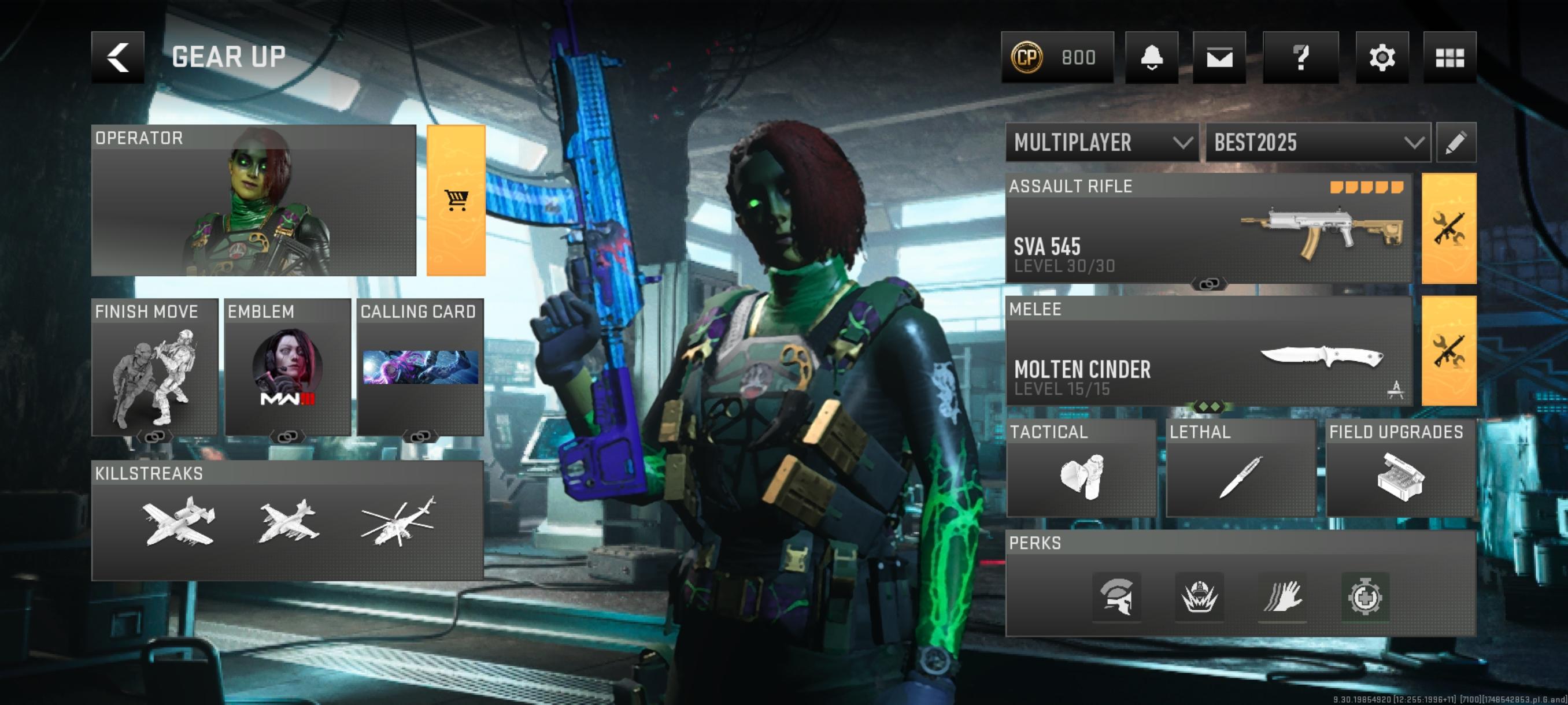Expand the BEST2025 loadout dropdown
The height and width of the screenshot is (705, 1568).
pos(1318,143)
